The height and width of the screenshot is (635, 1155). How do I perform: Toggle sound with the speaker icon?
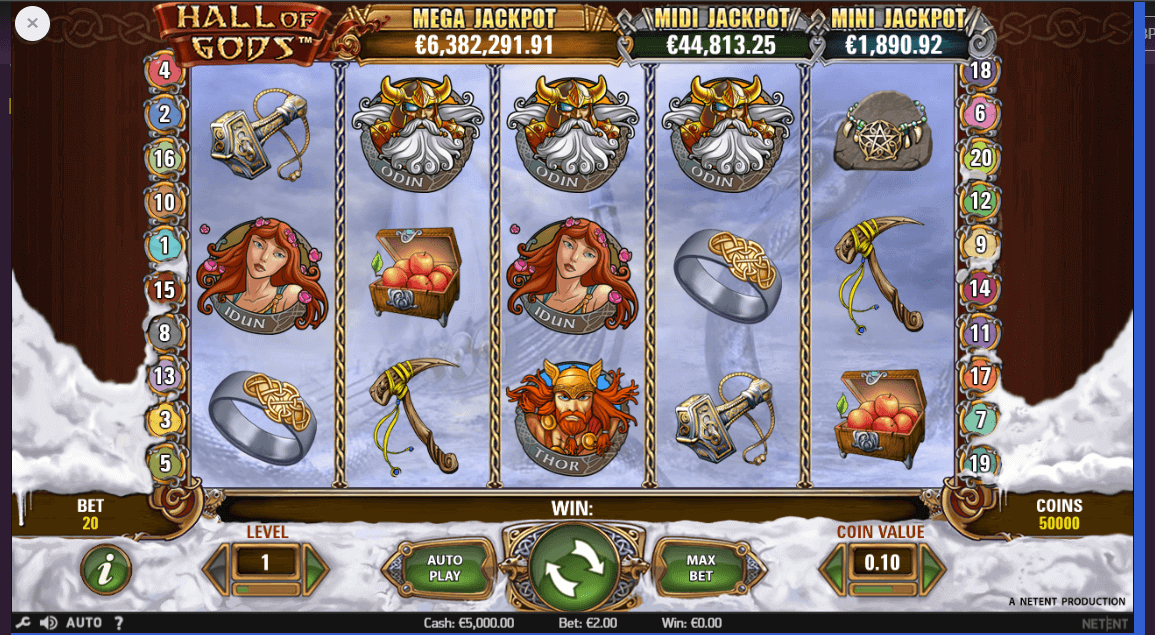pyautogui.click(x=47, y=623)
